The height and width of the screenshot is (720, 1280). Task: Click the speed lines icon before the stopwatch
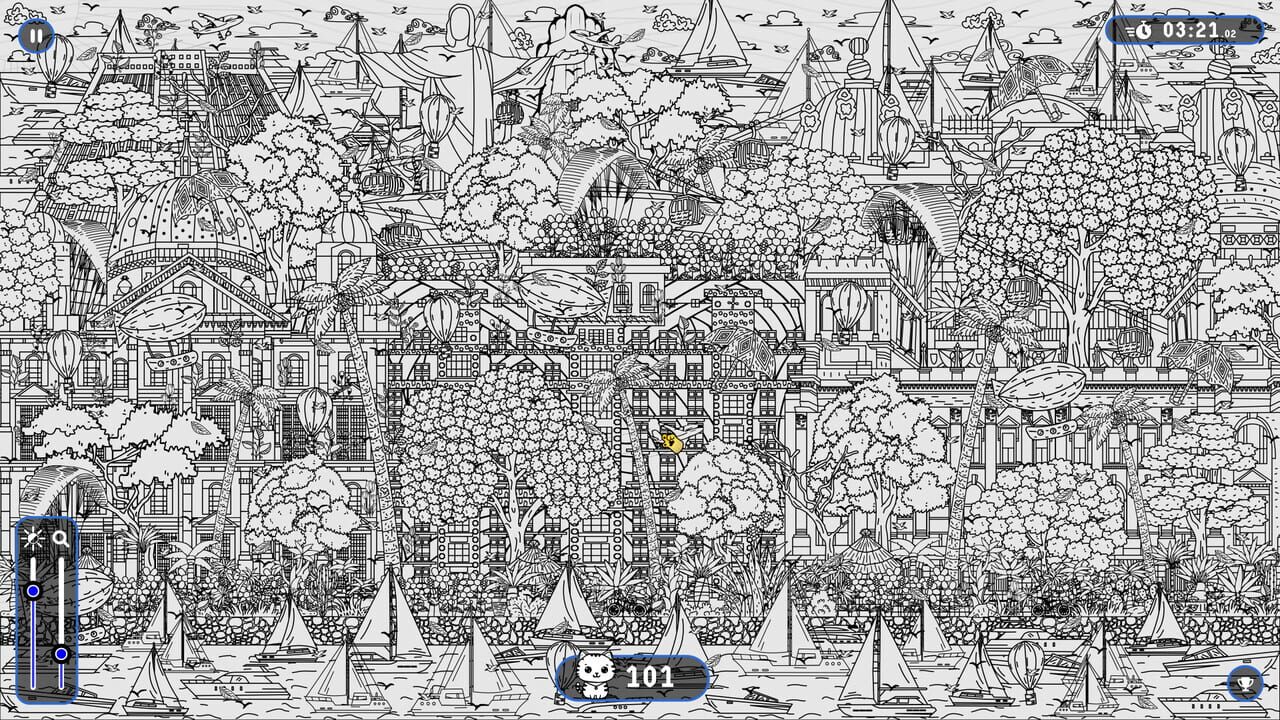[1130, 30]
